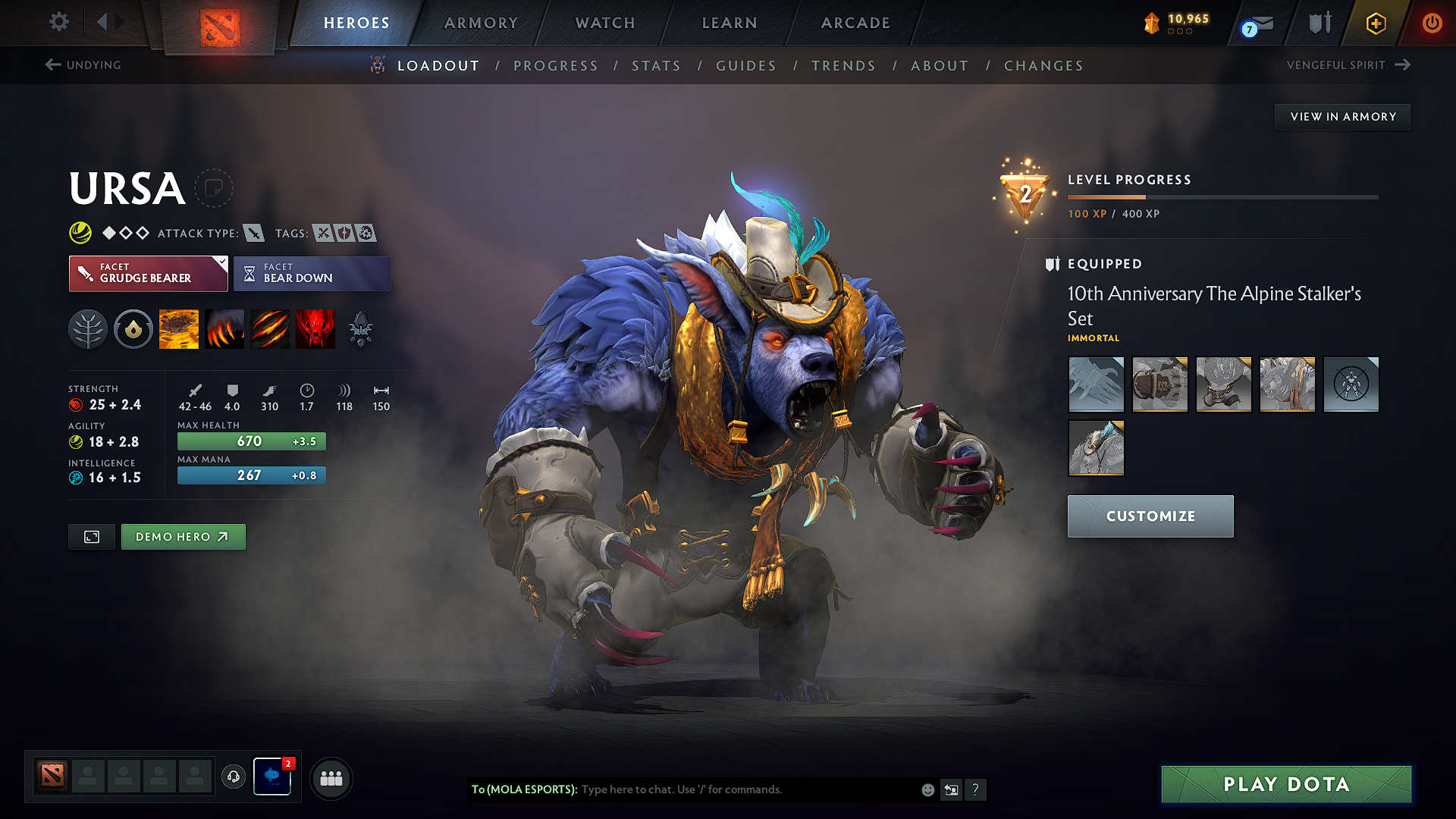Screen dimensions: 1456x819
Task: Select the Bear Down facet
Action: 312,273
